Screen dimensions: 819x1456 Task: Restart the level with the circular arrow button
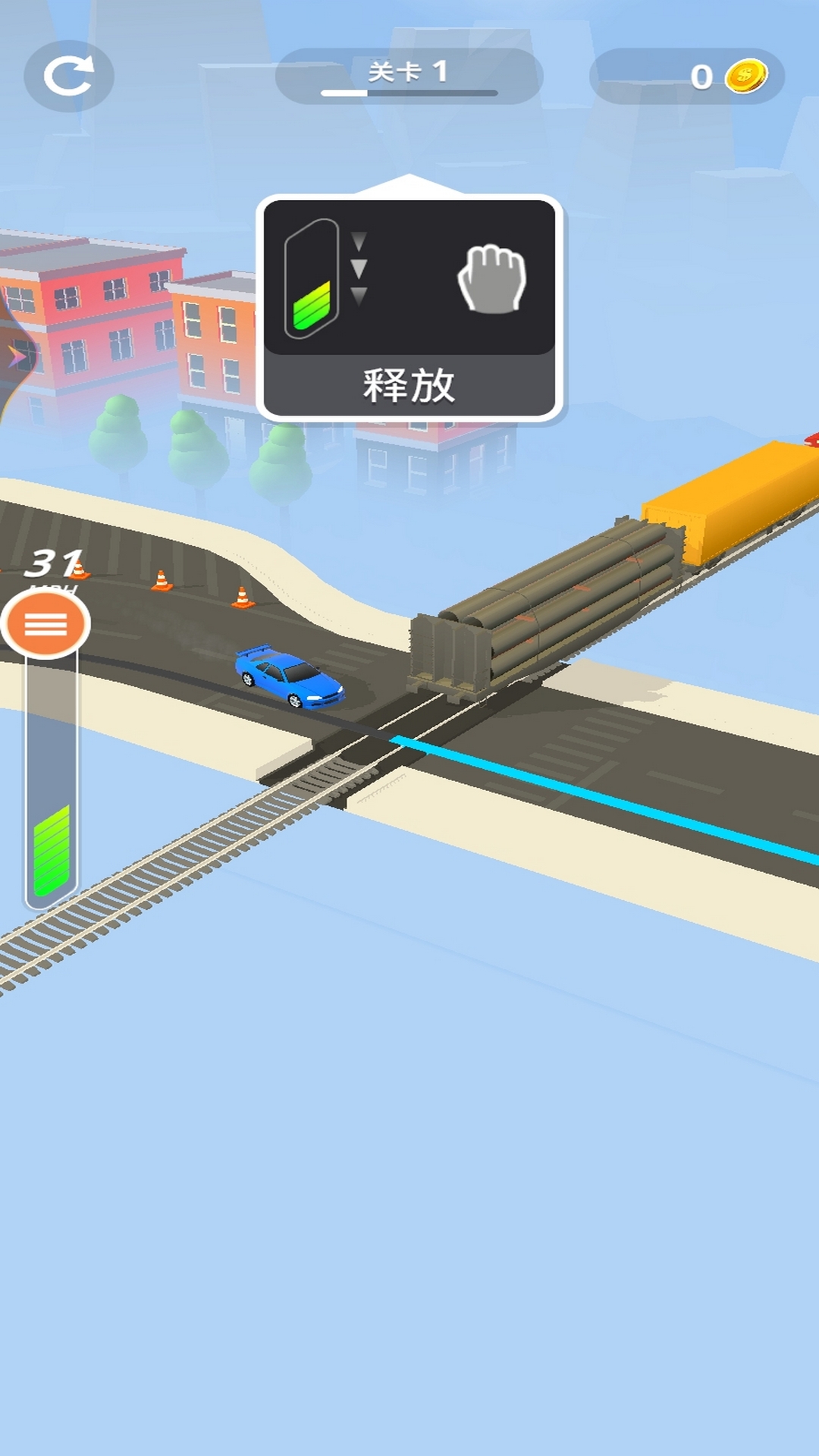[x=68, y=76]
